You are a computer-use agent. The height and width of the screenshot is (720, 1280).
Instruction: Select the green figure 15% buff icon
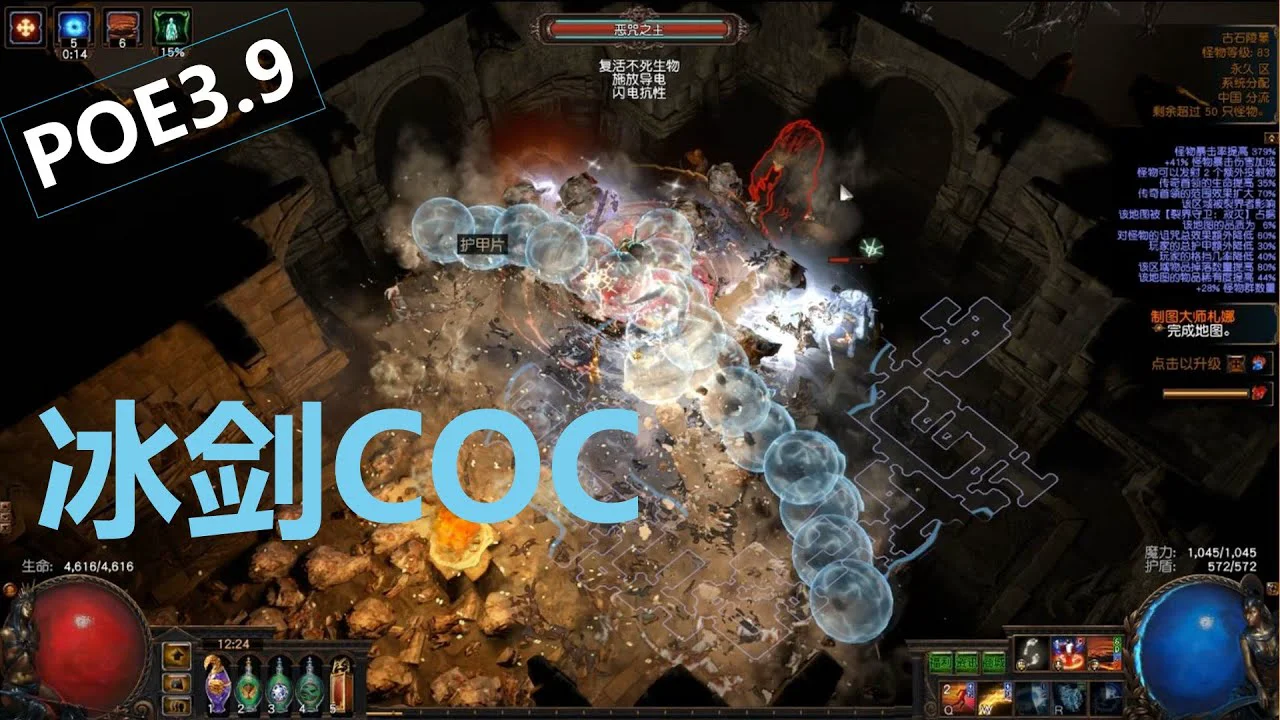(x=172, y=27)
